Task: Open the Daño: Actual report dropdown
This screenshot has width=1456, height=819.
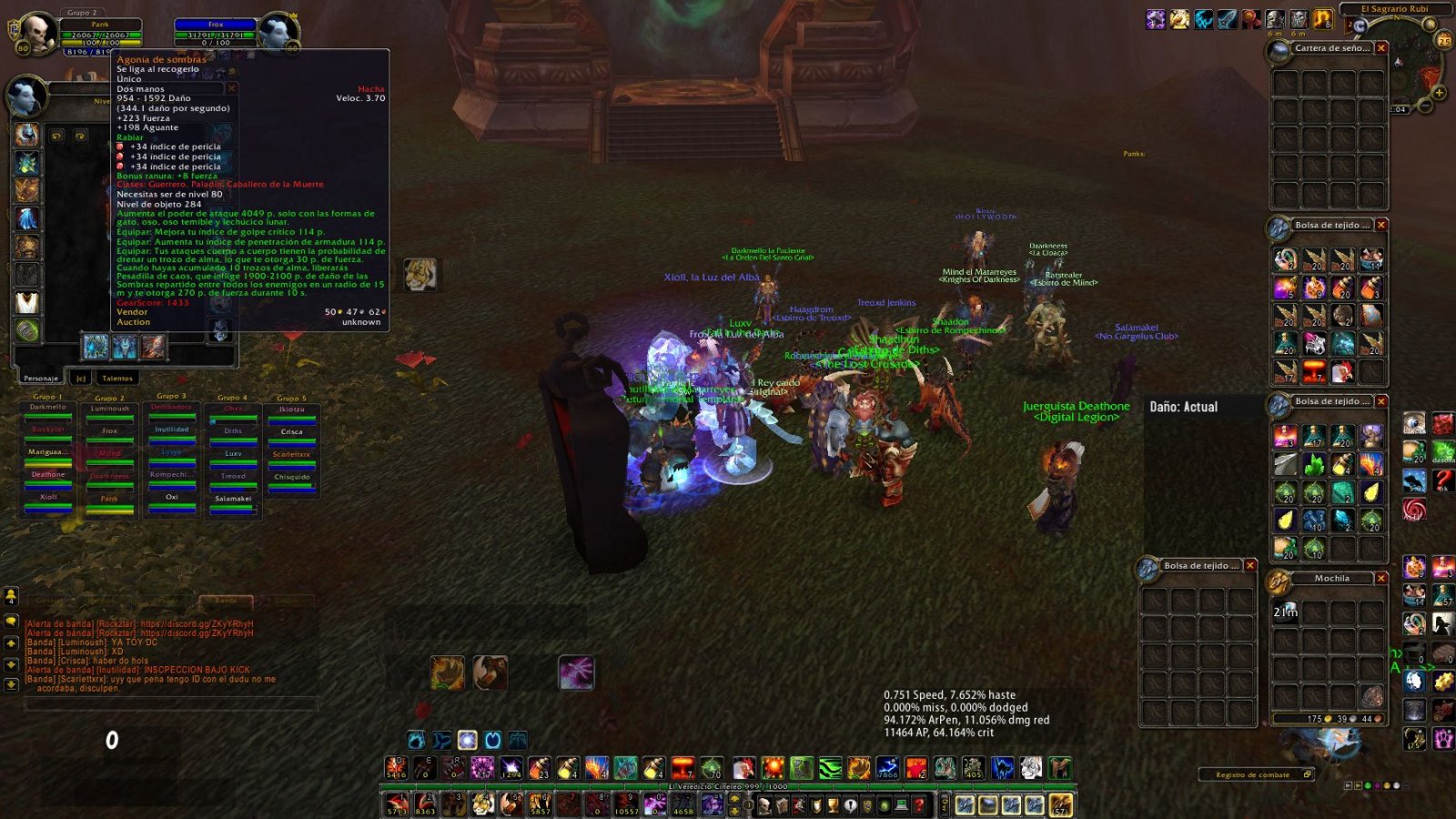Action: click(1183, 407)
